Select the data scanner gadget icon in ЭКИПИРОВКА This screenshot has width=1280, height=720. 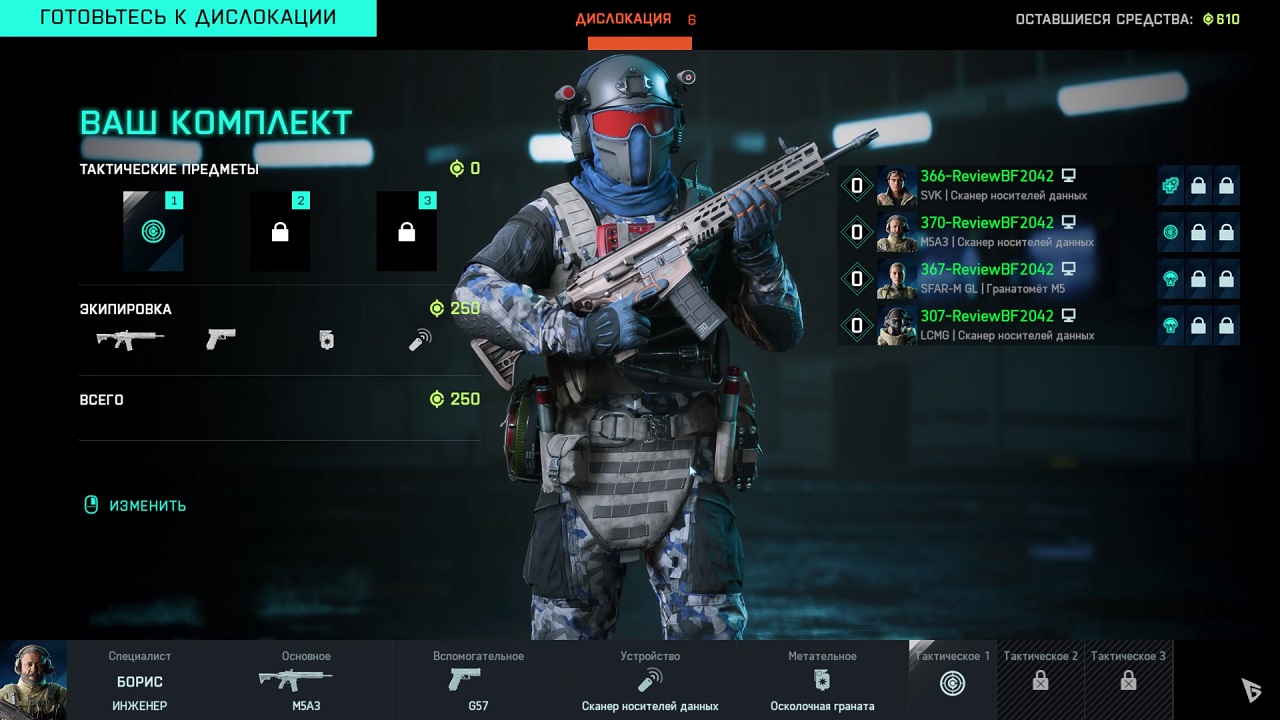(x=420, y=341)
